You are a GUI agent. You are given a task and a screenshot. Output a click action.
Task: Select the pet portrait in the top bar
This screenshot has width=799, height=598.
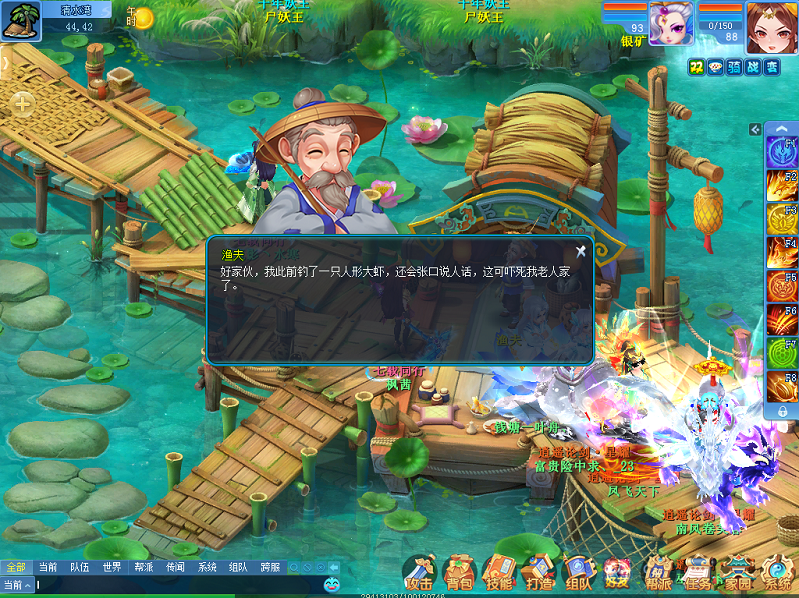click(671, 22)
